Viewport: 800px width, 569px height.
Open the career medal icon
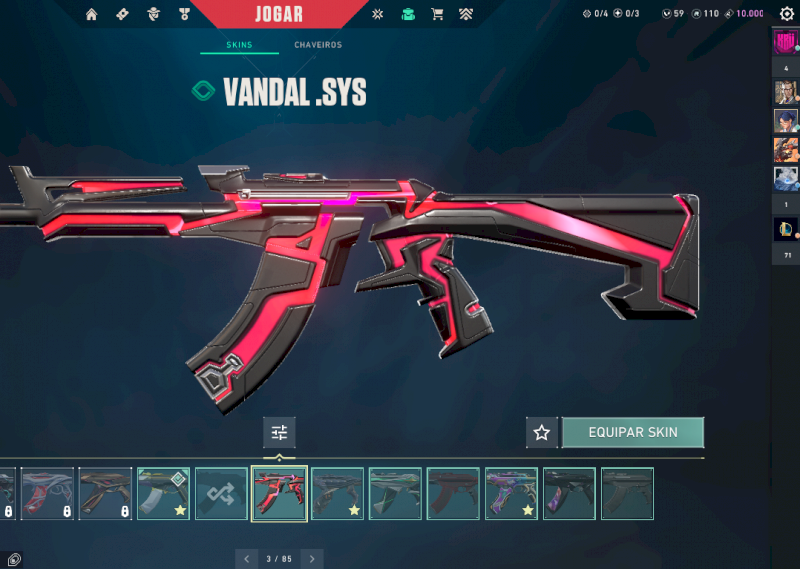click(x=184, y=14)
